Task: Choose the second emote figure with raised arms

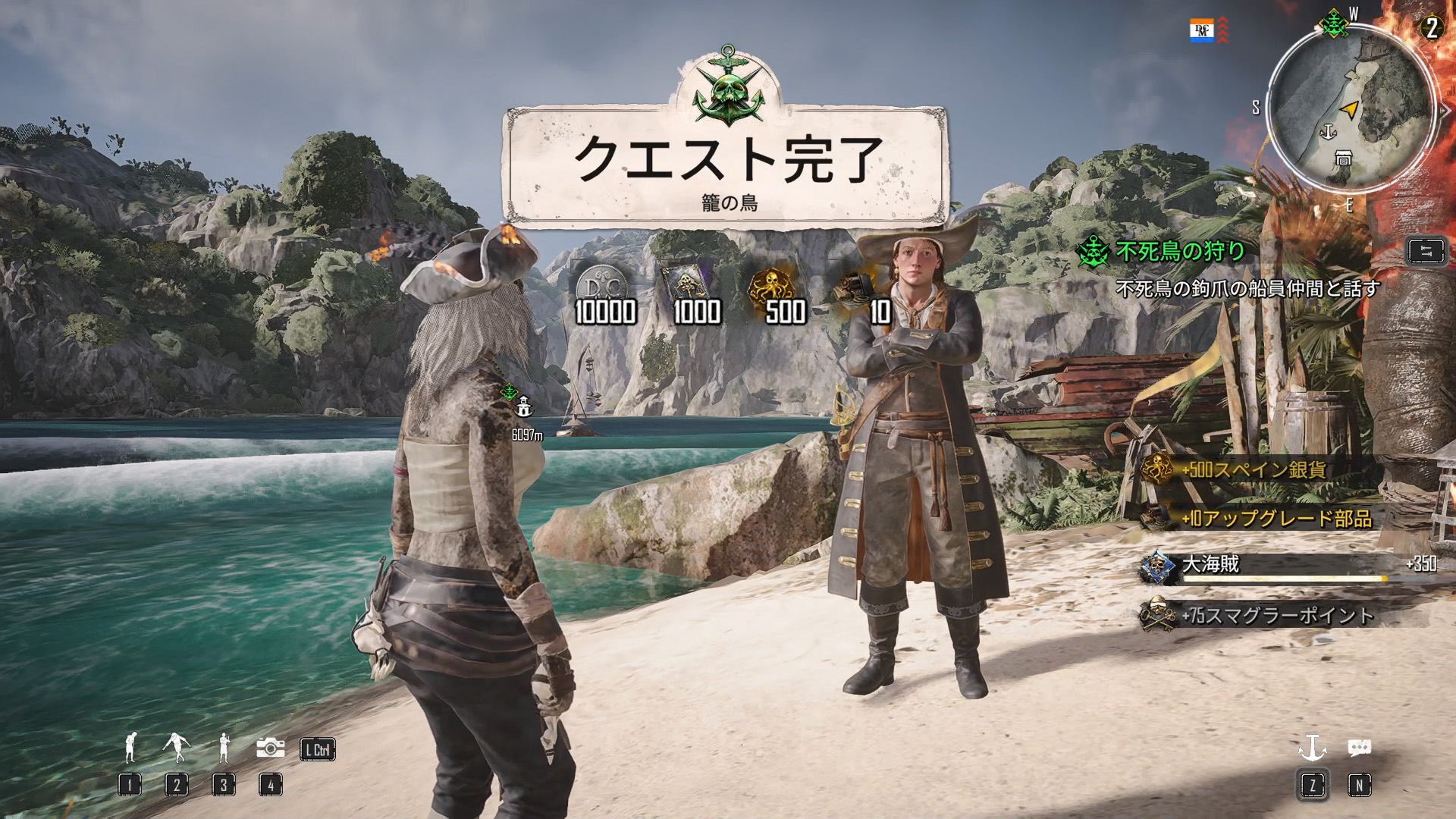Action: 177,748
